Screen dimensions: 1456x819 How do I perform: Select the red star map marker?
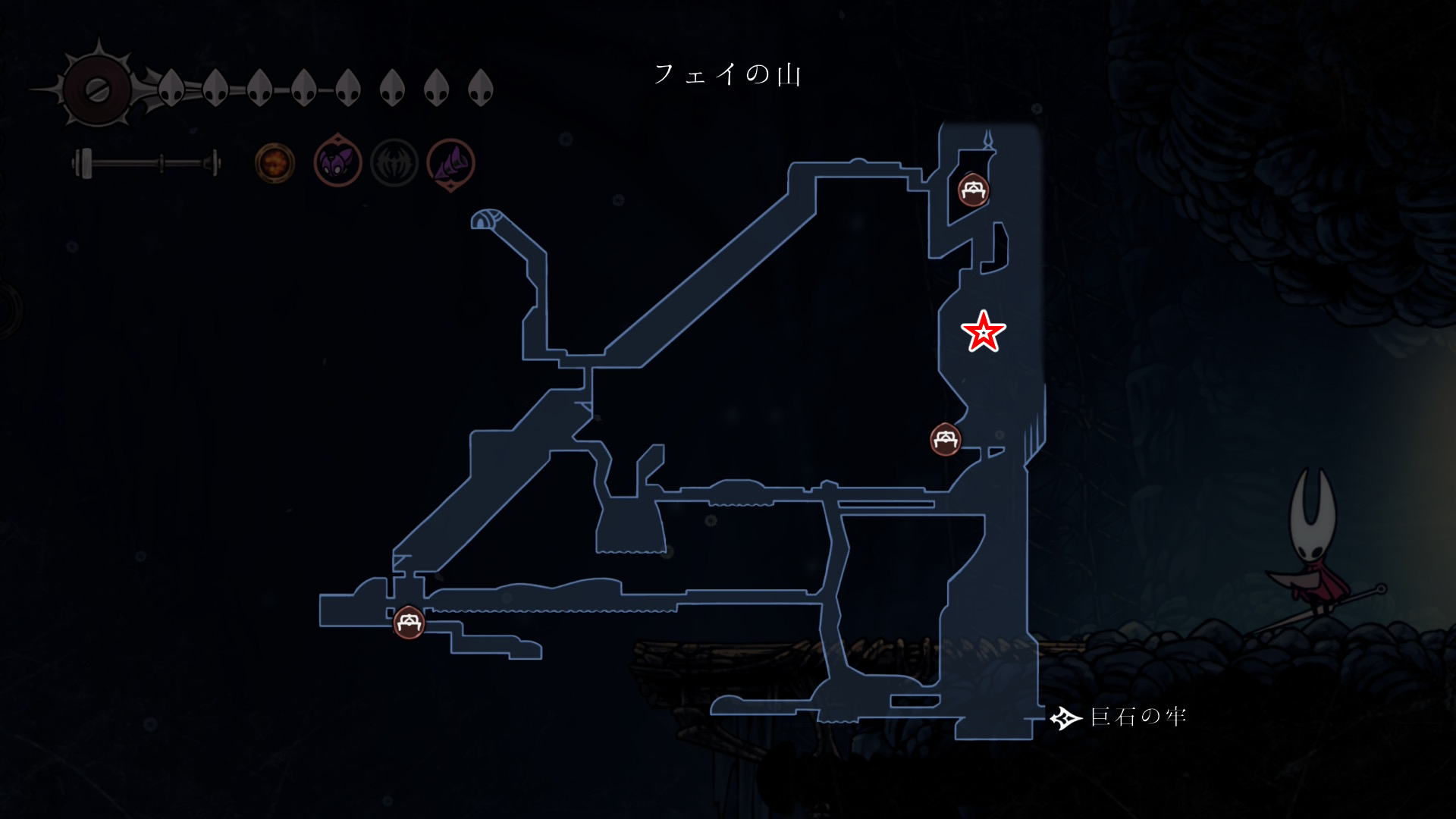984,331
